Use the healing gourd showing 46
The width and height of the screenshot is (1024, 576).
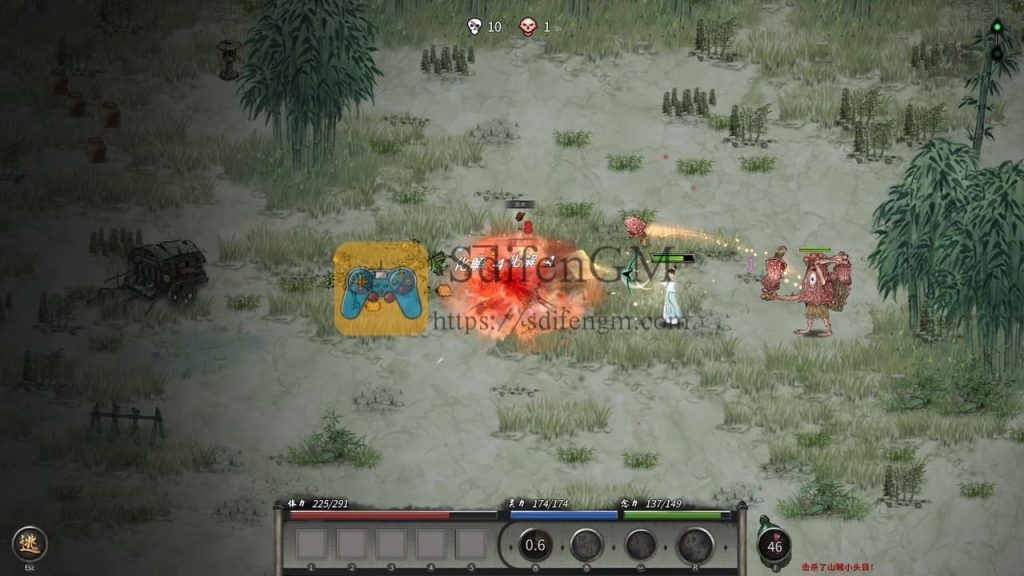(x=774, y=546)
